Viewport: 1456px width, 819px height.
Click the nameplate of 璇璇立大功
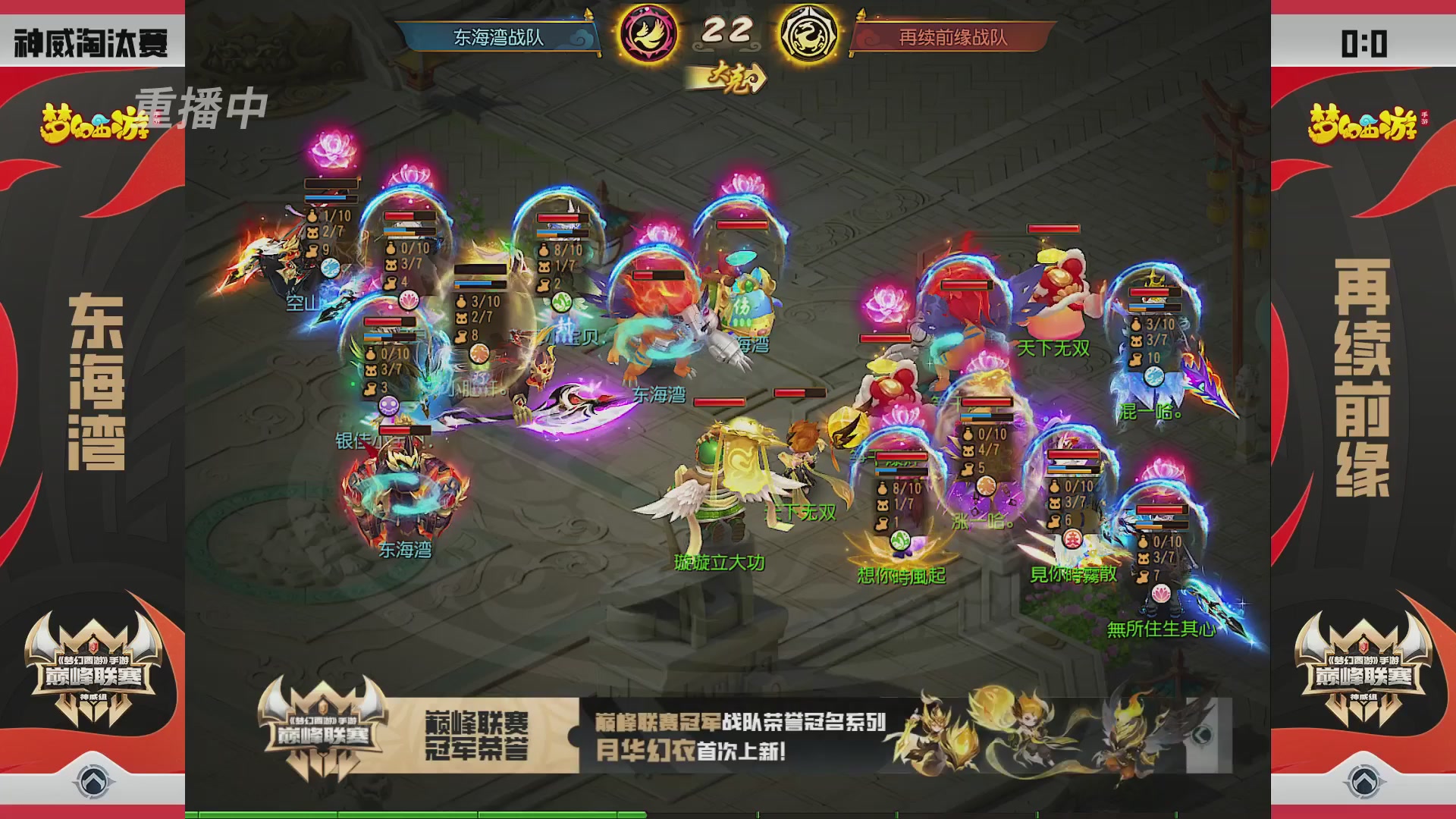(x=719, y=563)
